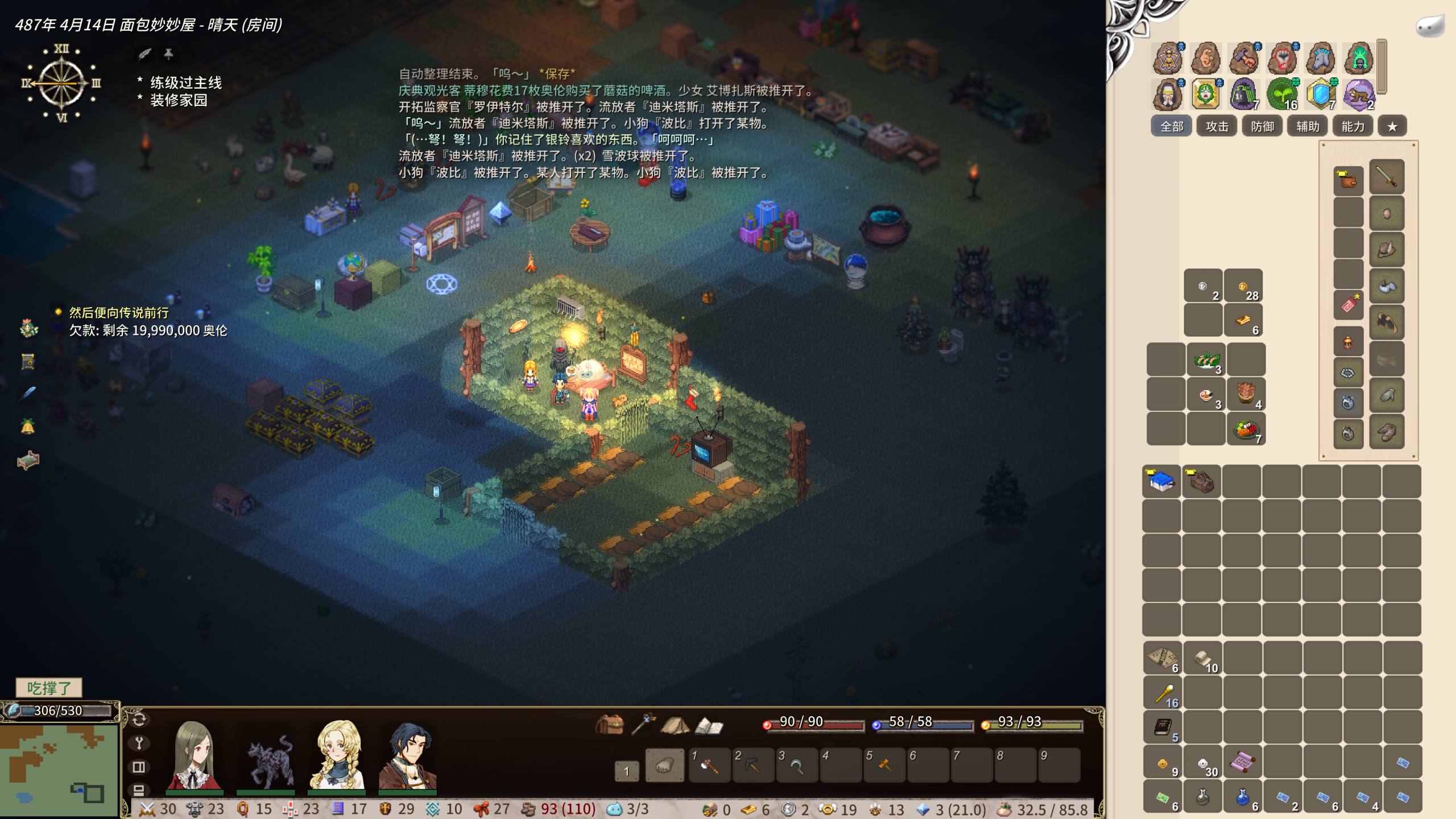This screenshot has height=819, width=1456.
Task: Select the 防御 (defense) tab
Action: (1262, 126)
